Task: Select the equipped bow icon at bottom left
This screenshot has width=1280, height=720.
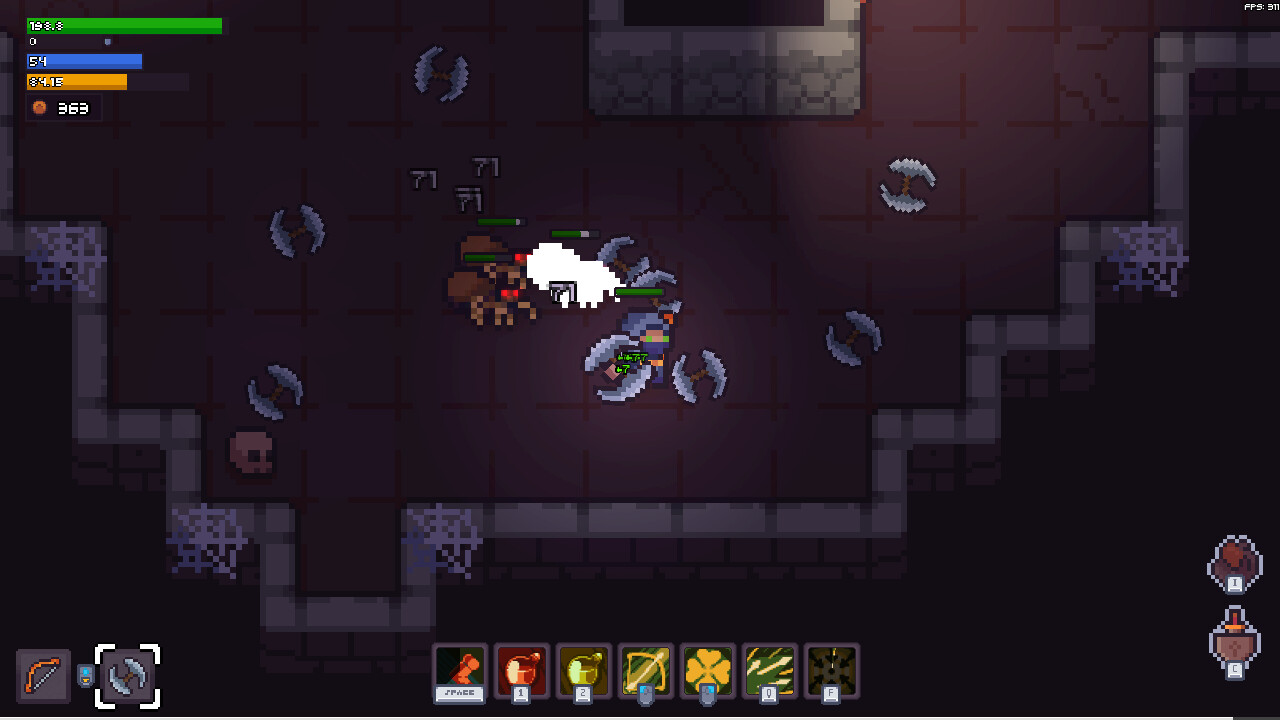Action: 42,676
